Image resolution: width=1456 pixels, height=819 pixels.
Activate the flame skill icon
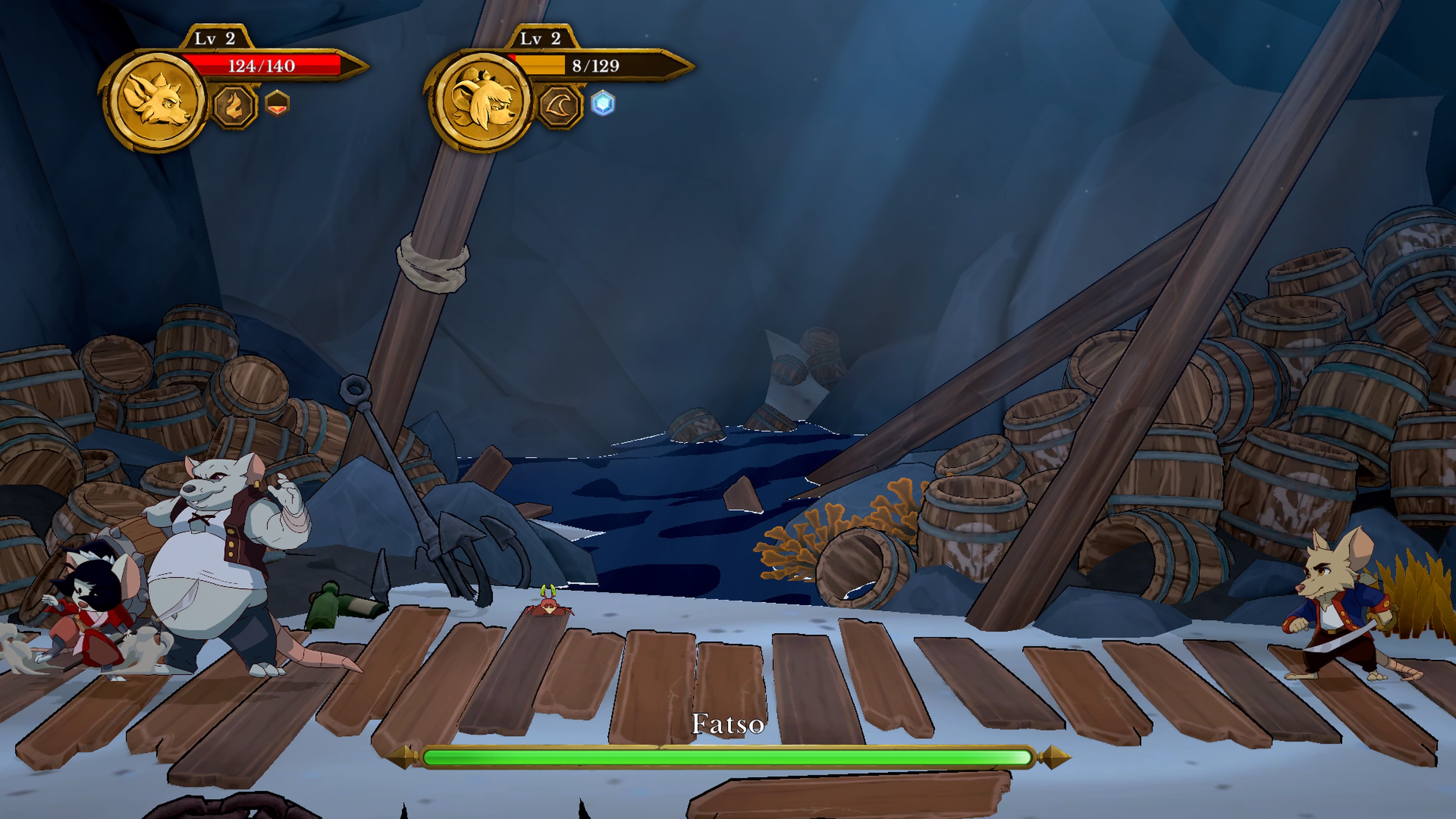[235, 106]
